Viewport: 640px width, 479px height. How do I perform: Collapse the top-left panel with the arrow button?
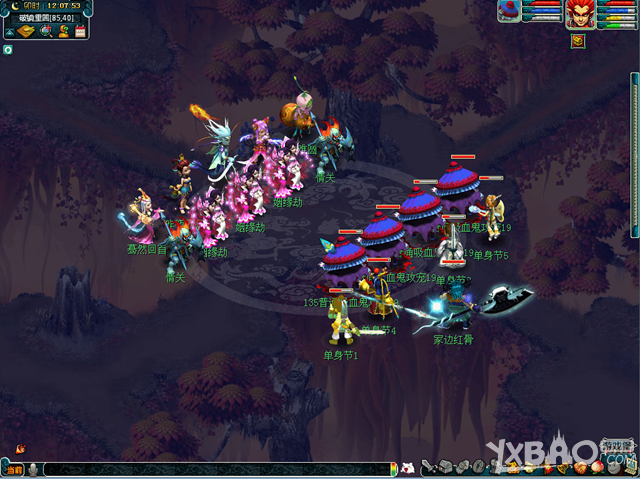9,32
